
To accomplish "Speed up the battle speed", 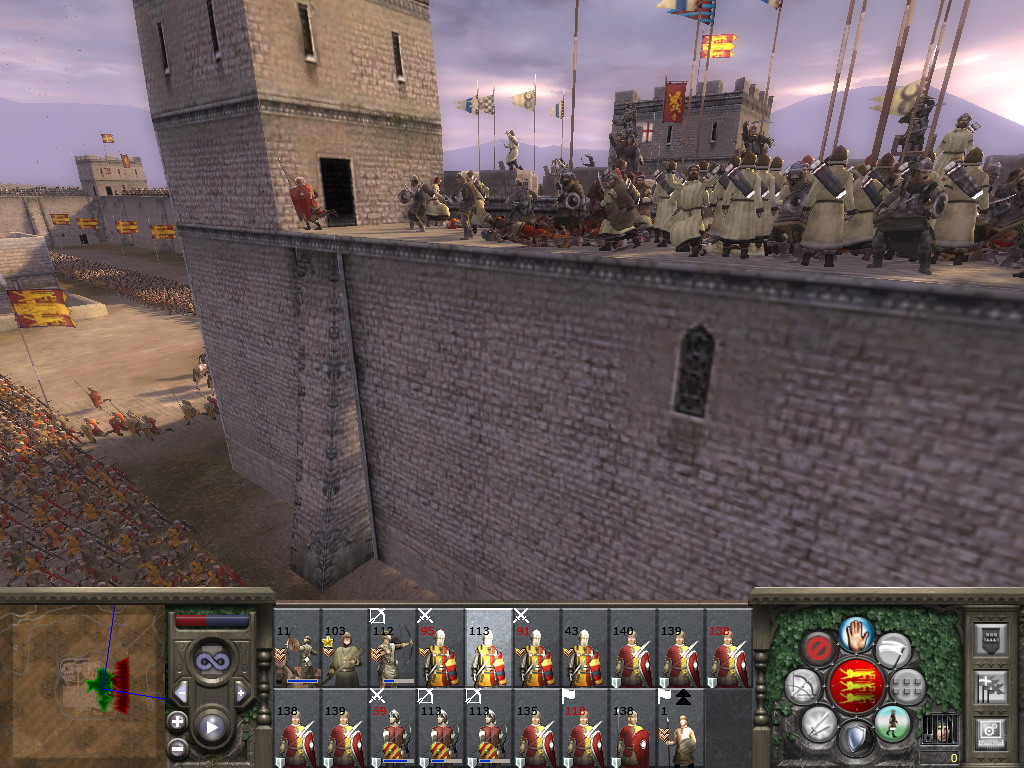I will click(x=241, y=692).
